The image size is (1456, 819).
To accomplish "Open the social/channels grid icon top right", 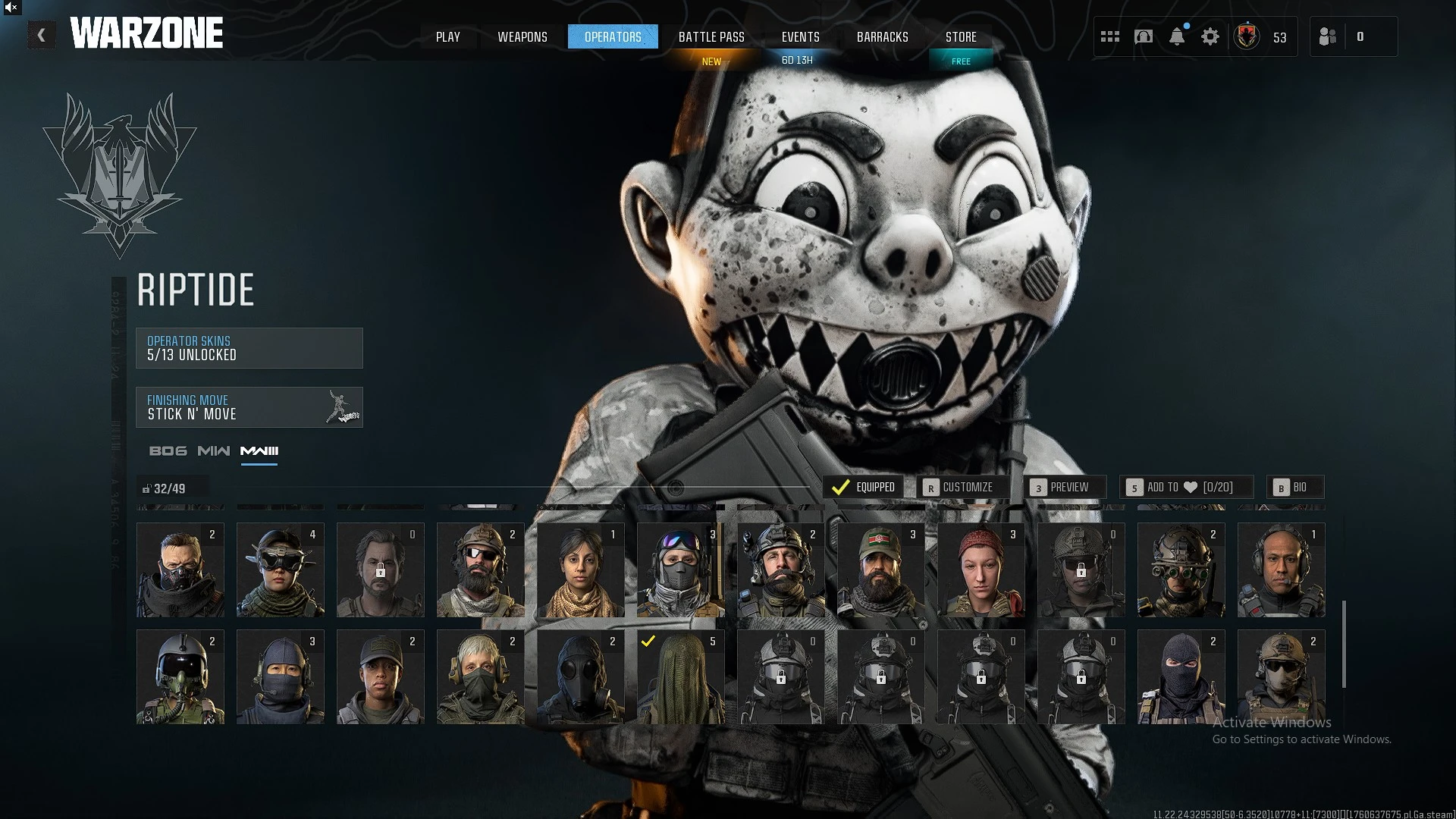I will [x=1109, y=36].
